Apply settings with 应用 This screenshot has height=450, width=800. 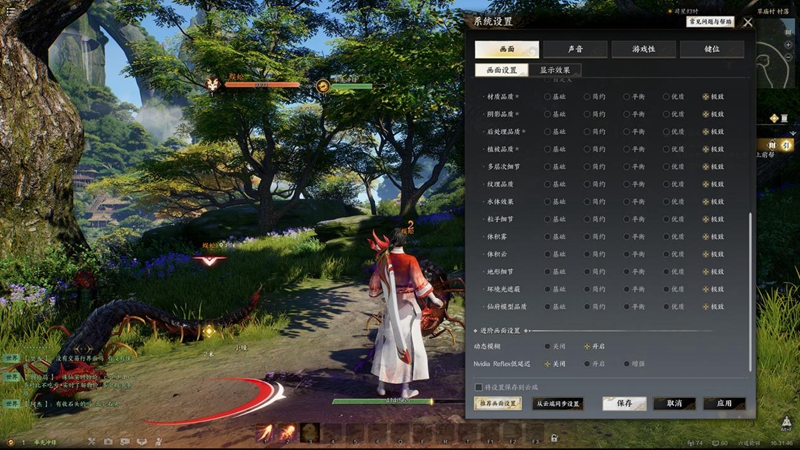point(724,404)
